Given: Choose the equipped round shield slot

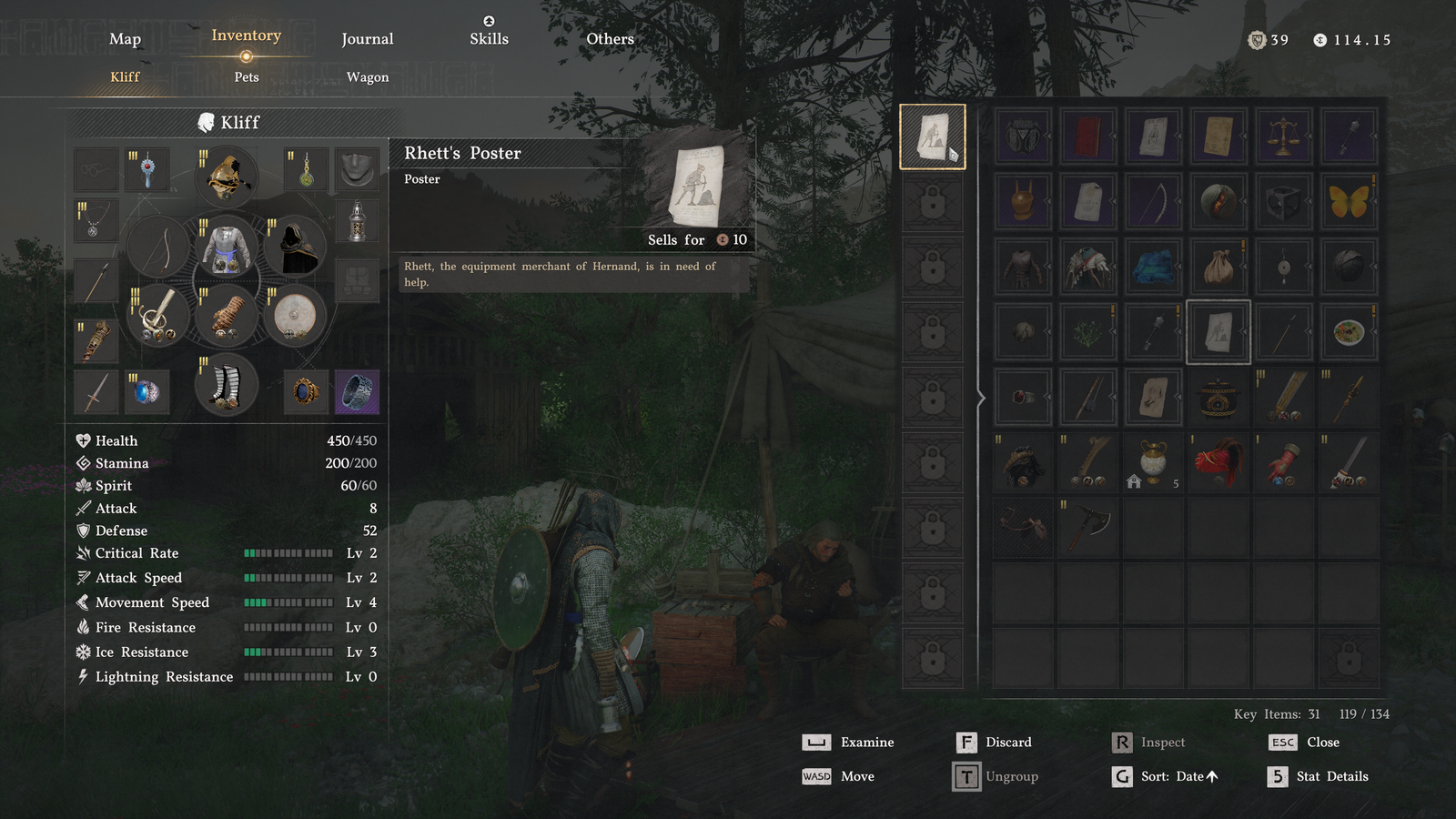Looking at the screenshot, I should pyautogui.click(x=295, y=317).
